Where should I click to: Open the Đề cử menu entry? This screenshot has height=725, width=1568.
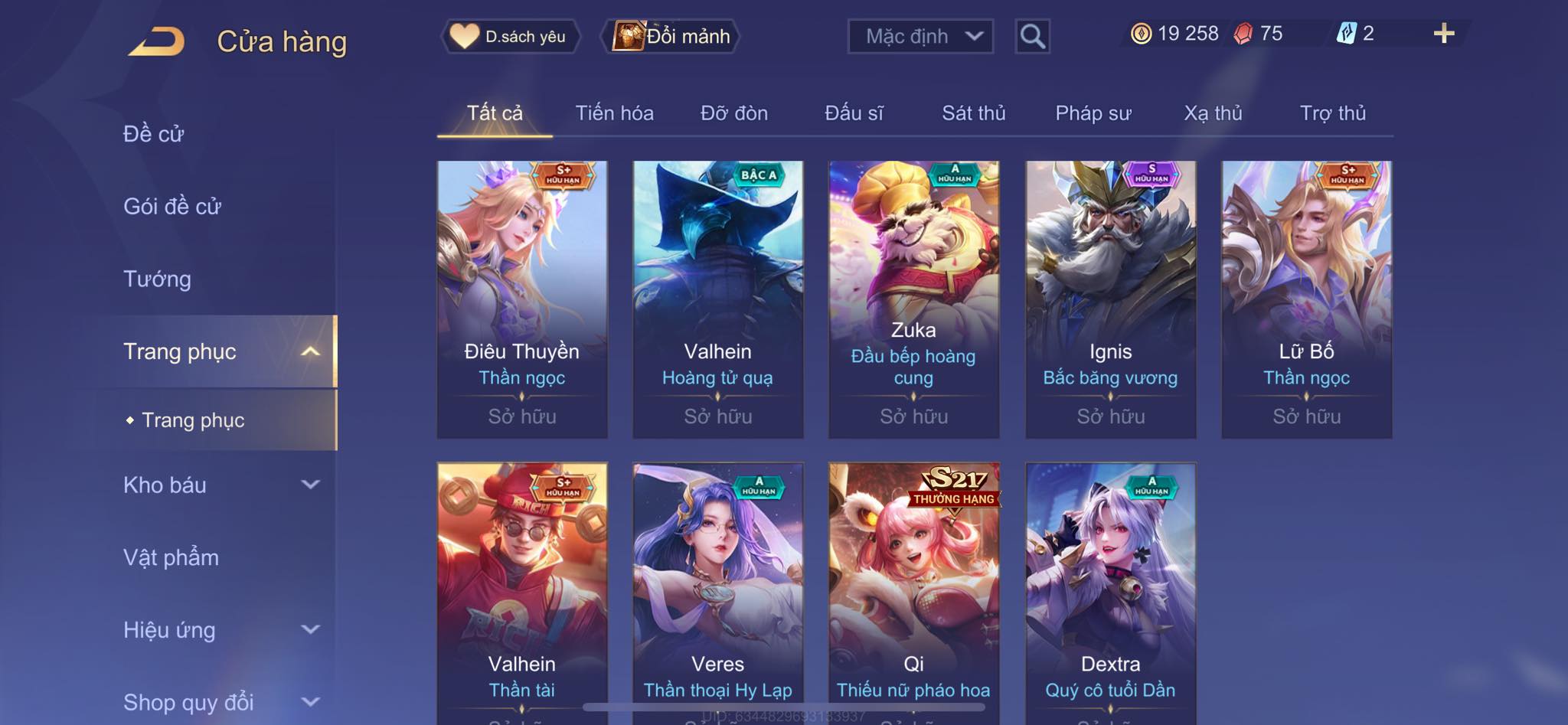(154, 134)
